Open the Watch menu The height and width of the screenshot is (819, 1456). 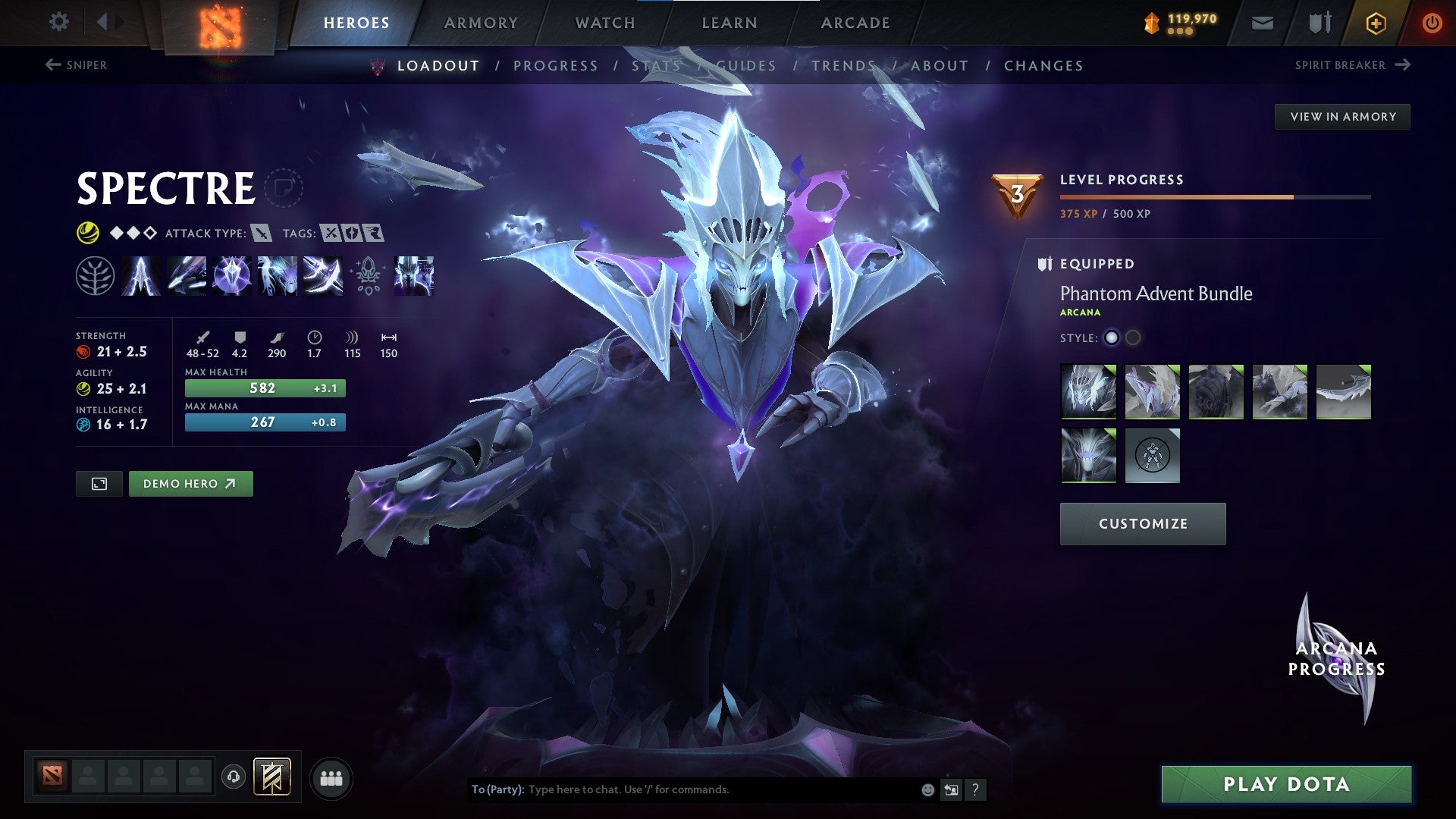click(604, 23)
